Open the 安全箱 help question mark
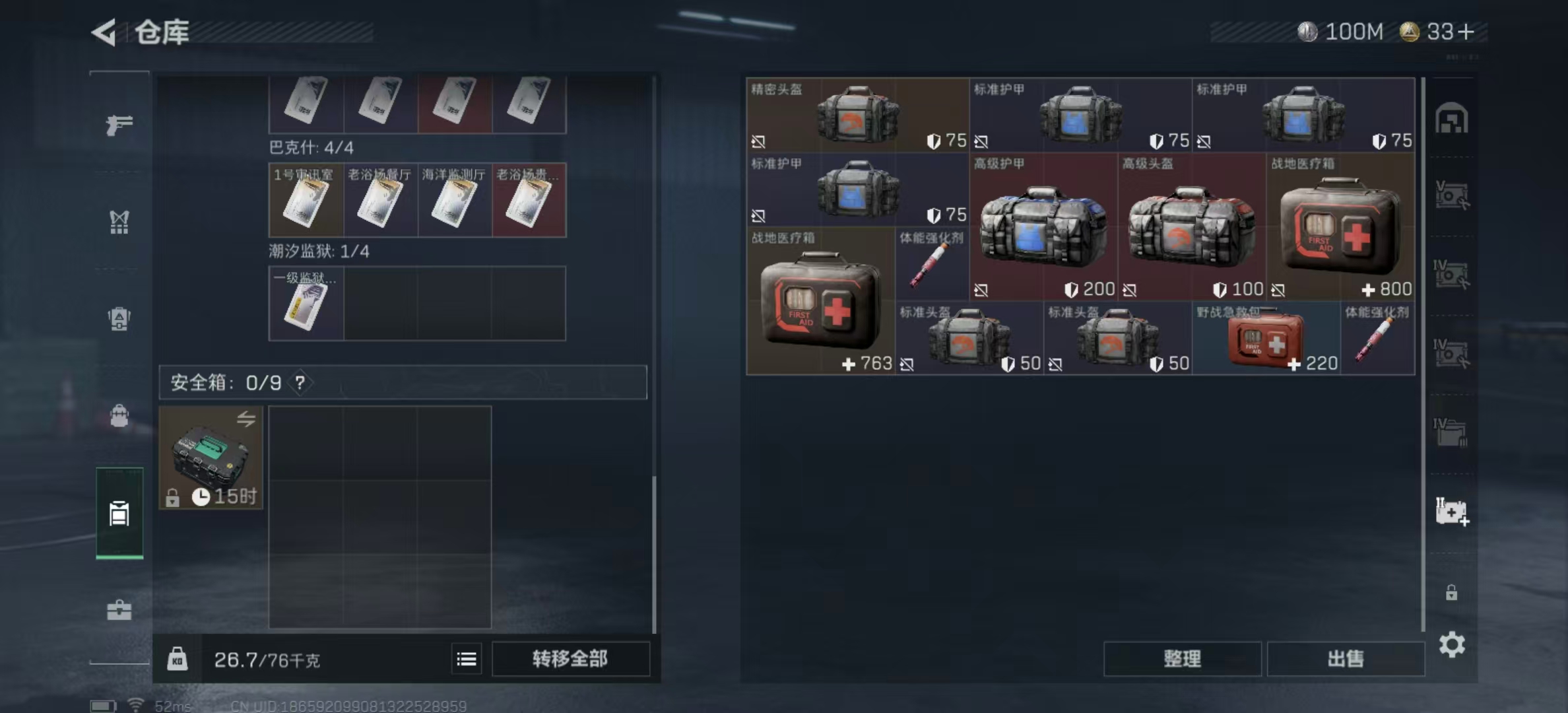The height and width of the screenshot is (713, 1568). (300, 383)
